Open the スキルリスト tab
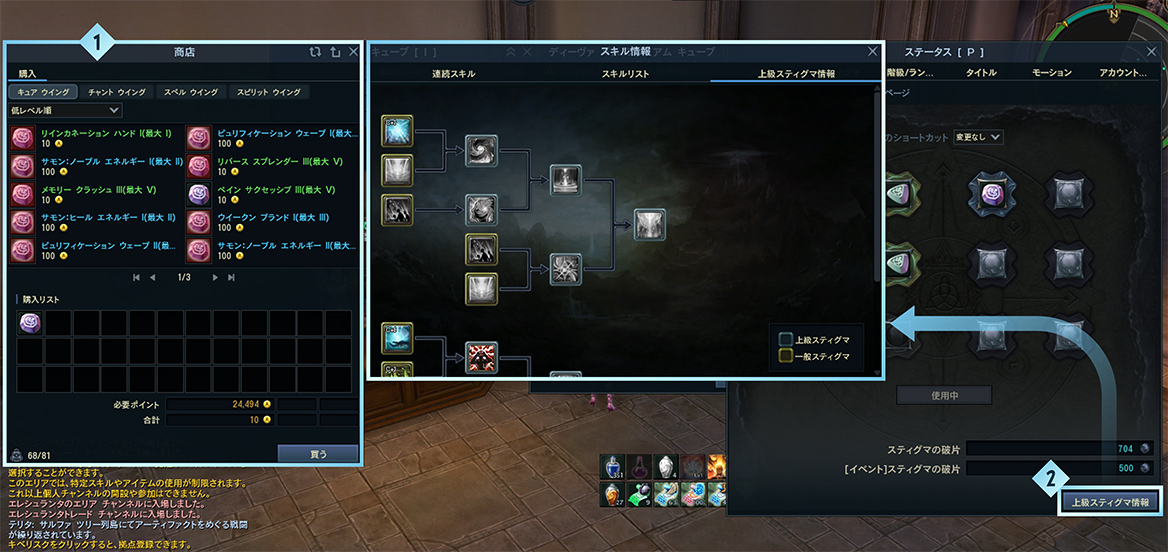Viewport: 1168px width, 552px height. pos(625,74)
